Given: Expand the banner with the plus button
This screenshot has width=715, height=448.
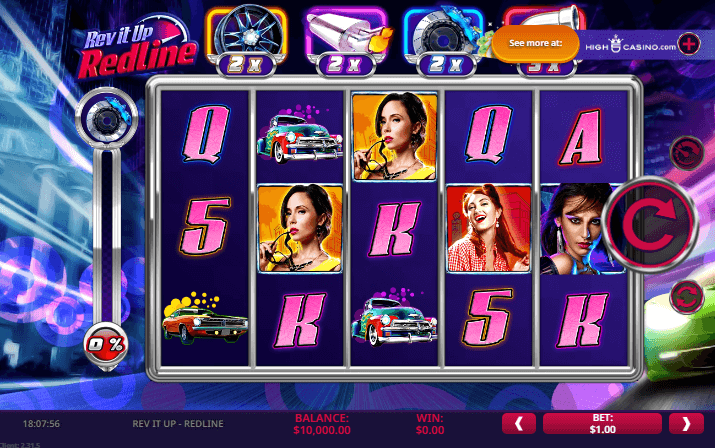Looking at the screenshot, I should pyautogui.click(x=689, y=44).
